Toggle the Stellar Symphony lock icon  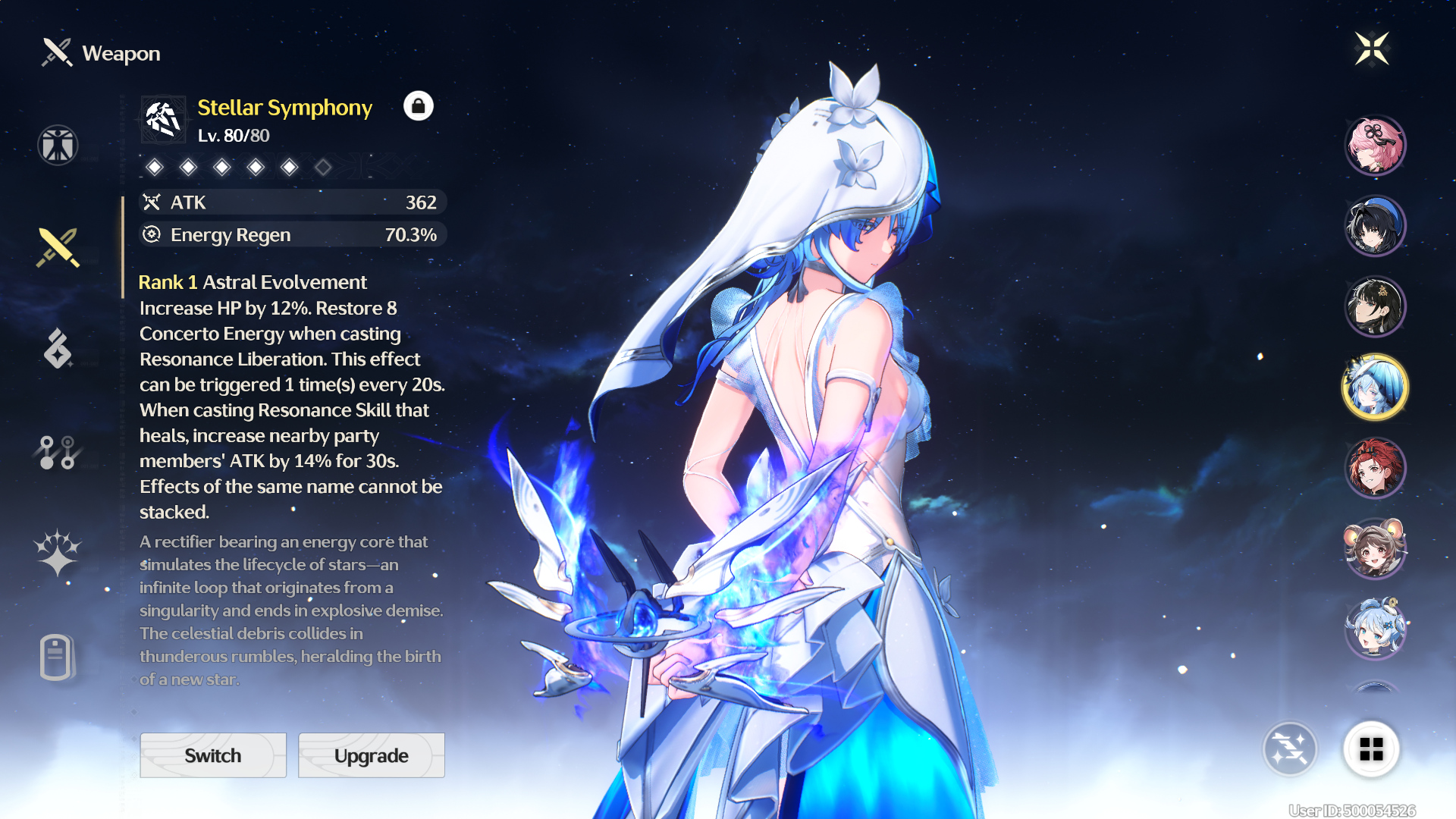(418, 106)
